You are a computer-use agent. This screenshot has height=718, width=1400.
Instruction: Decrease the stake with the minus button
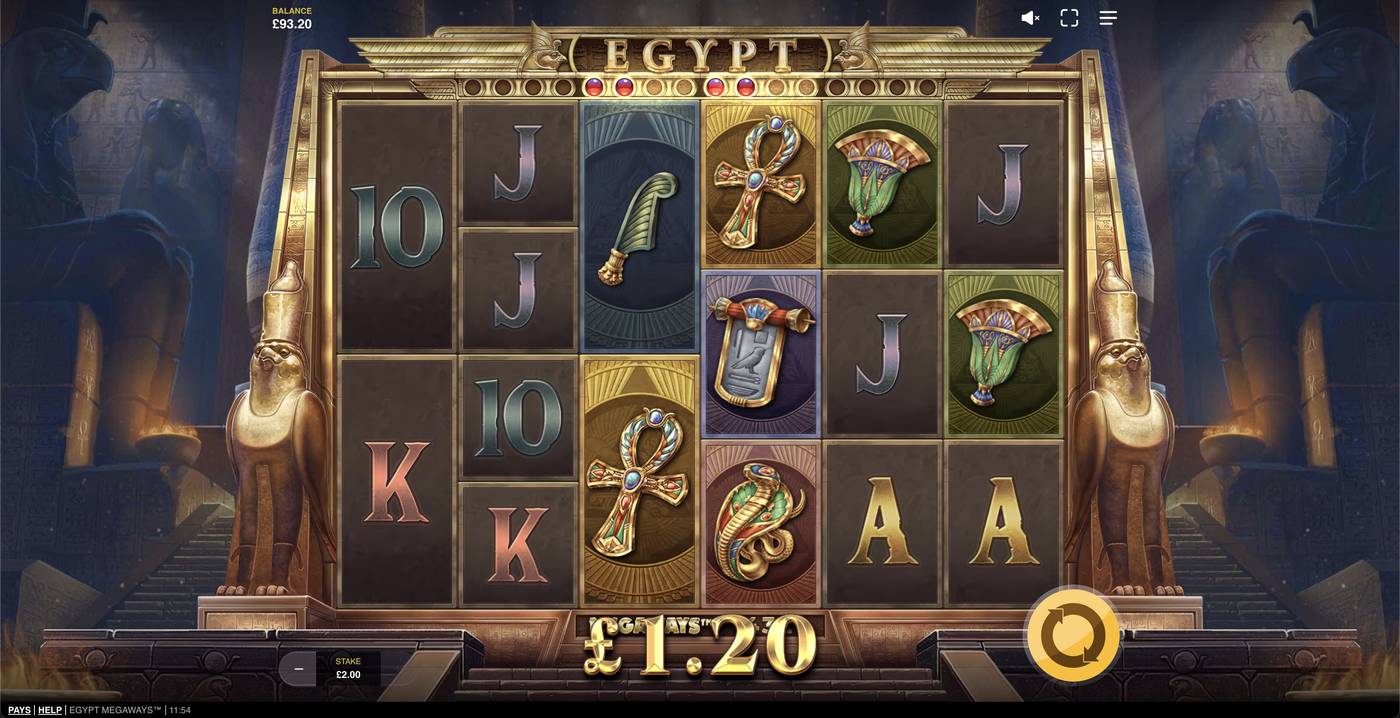(x=297, y=668)
